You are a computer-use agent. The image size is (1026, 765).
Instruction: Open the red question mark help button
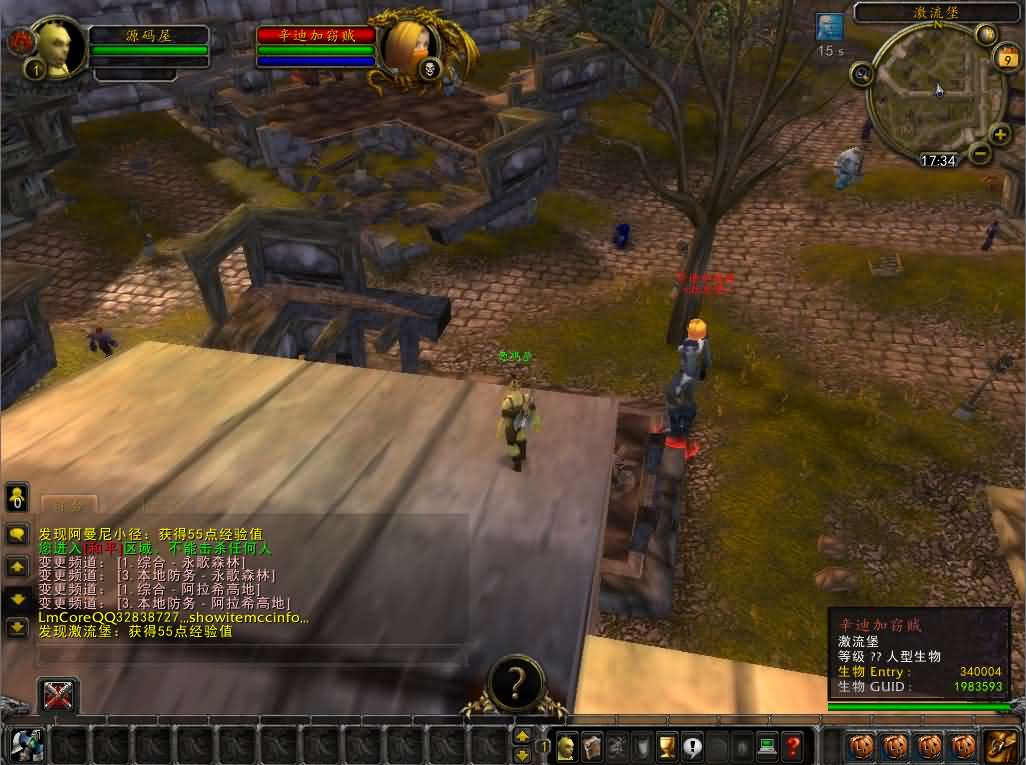click(792, 745)
